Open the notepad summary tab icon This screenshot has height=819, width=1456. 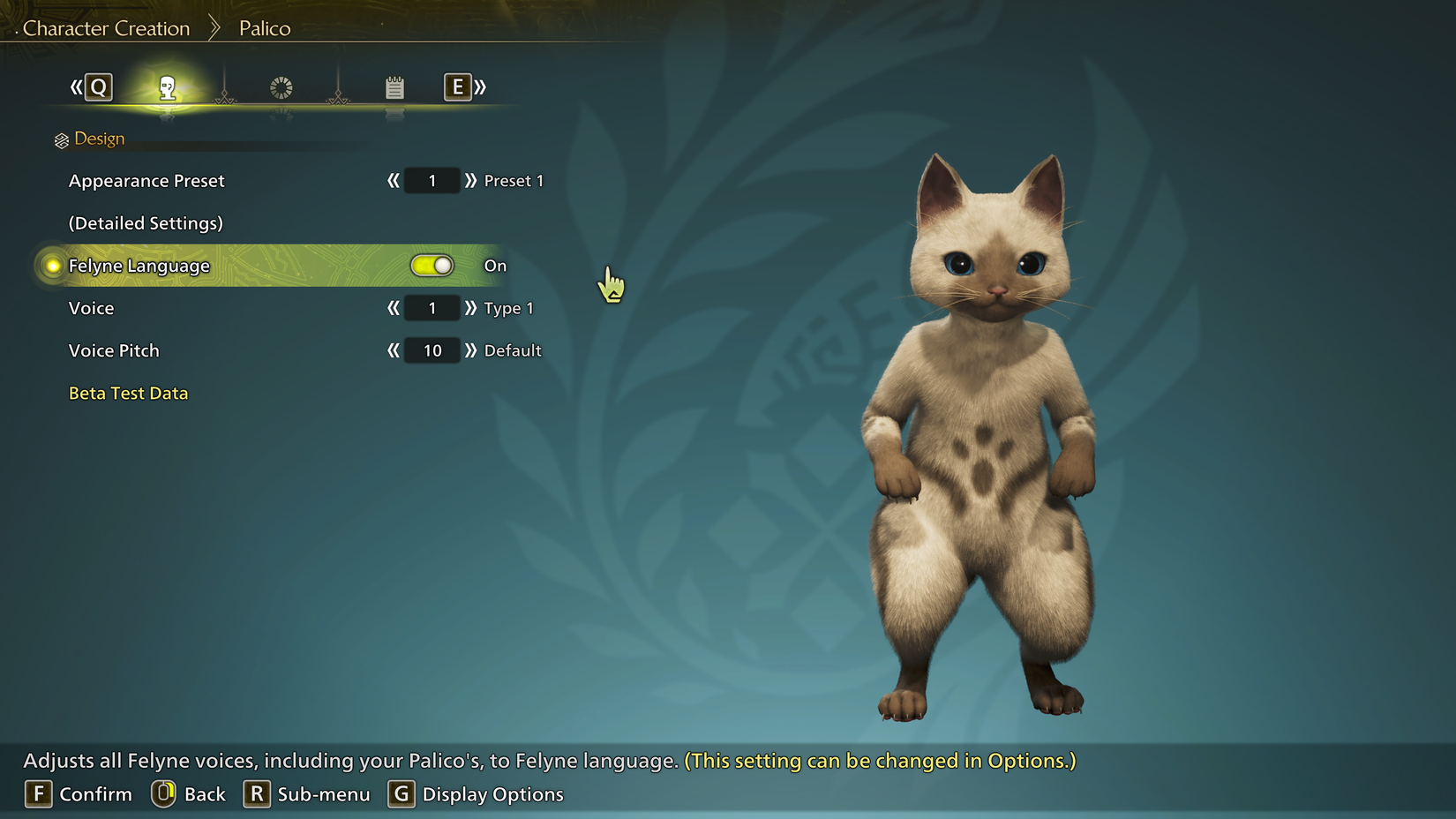point(394,86)
